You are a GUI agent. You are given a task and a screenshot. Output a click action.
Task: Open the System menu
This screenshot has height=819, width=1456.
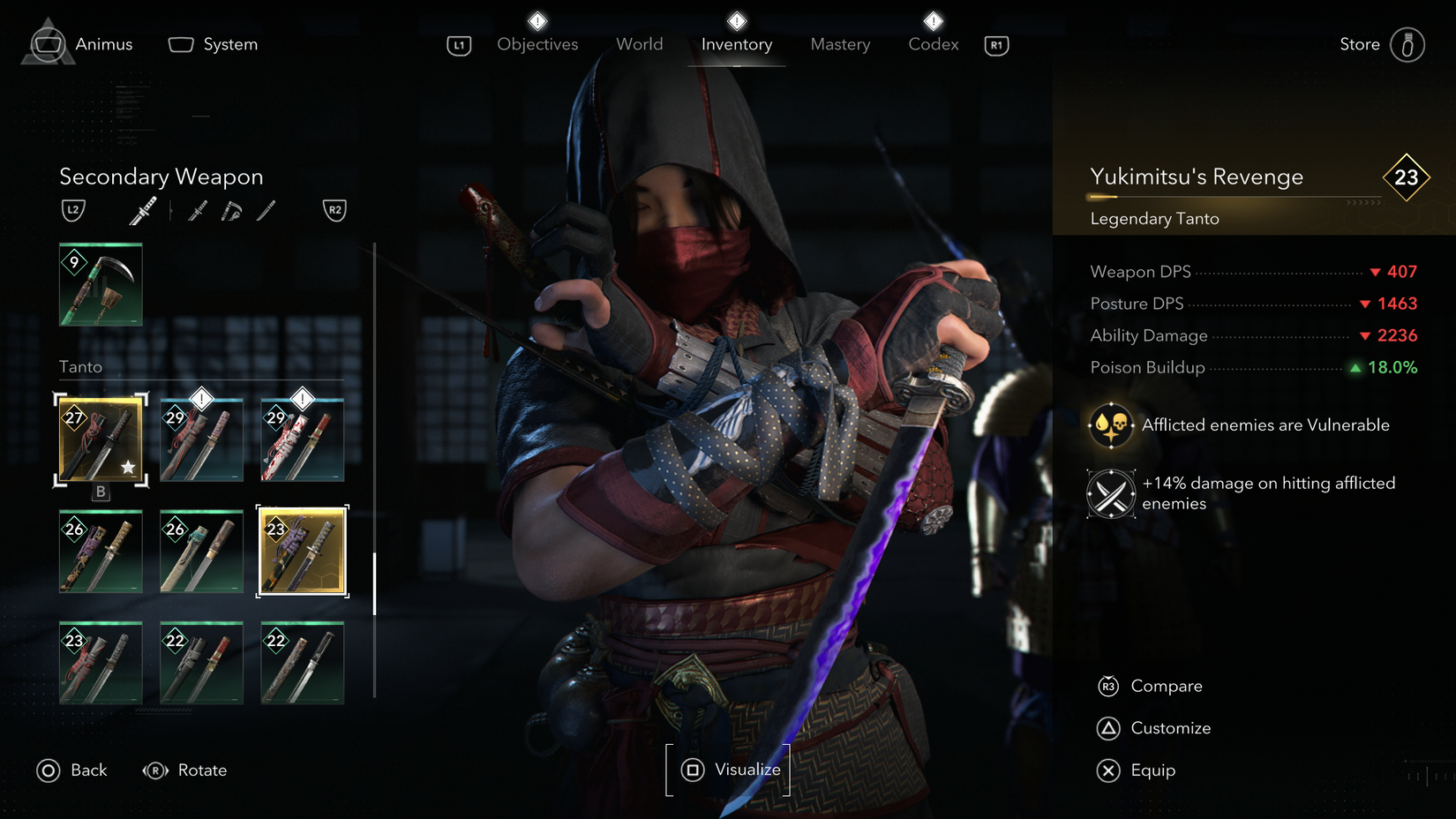click(x=212, y=43)
